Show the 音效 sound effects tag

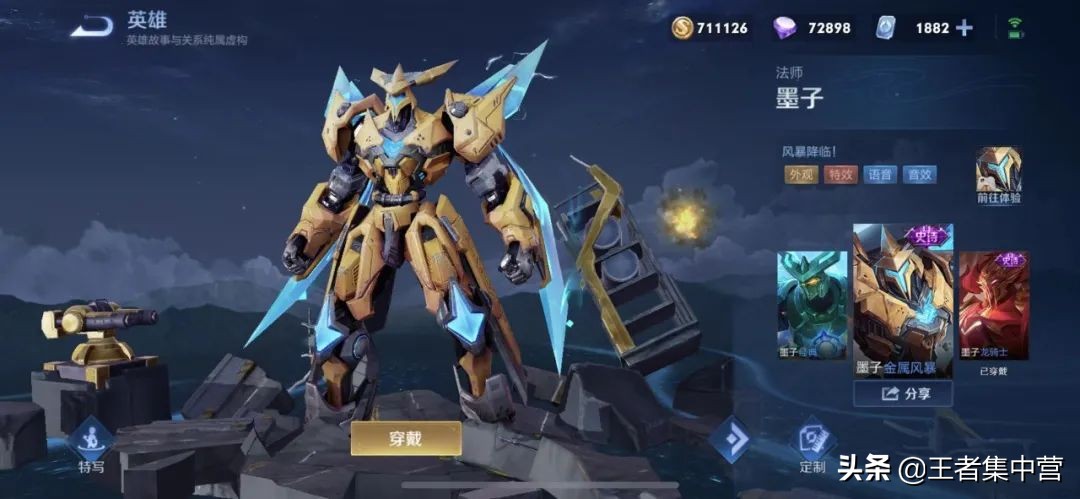[x=918, y=174]
